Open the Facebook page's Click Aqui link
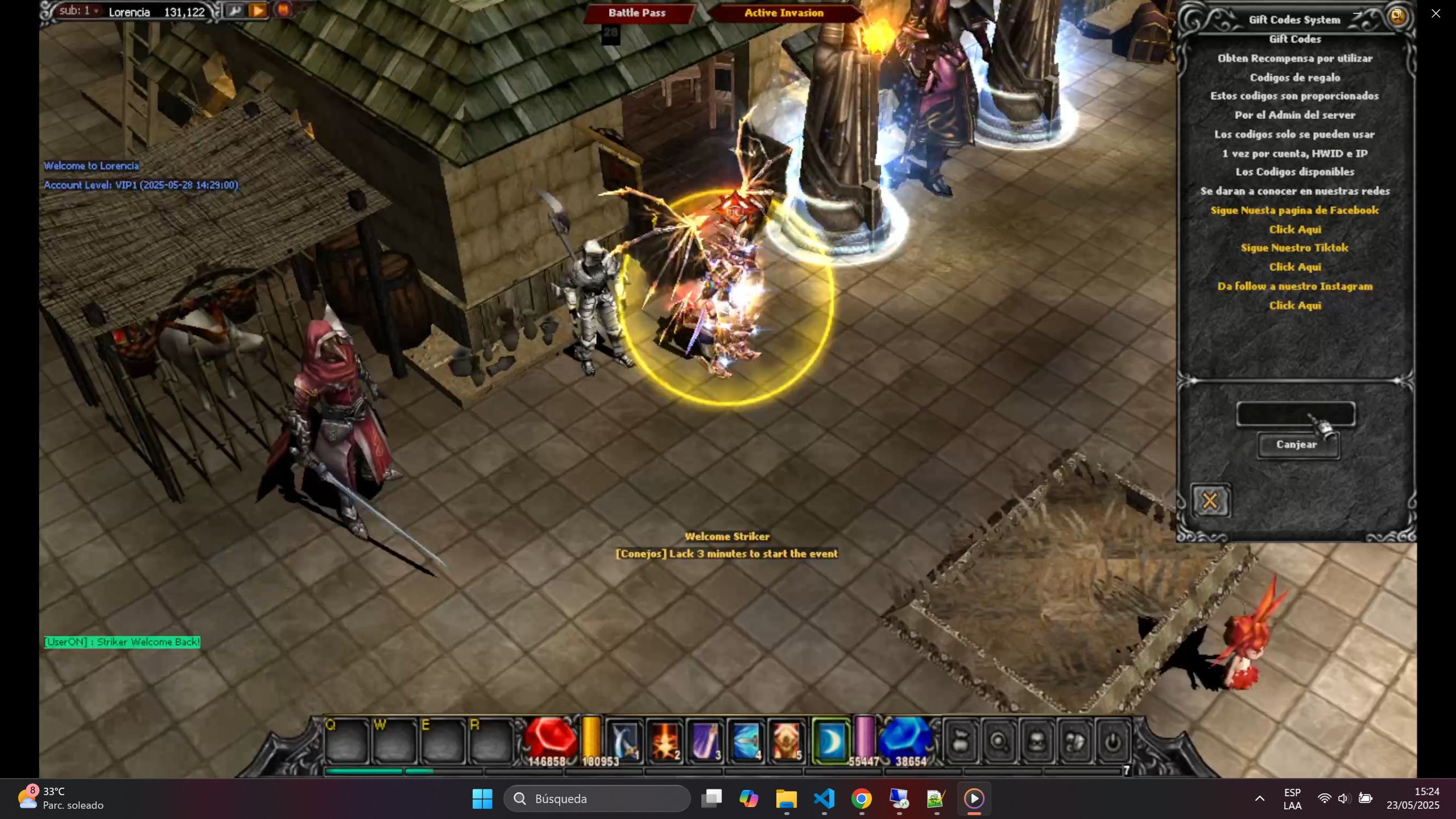 tap(1295, 229)
